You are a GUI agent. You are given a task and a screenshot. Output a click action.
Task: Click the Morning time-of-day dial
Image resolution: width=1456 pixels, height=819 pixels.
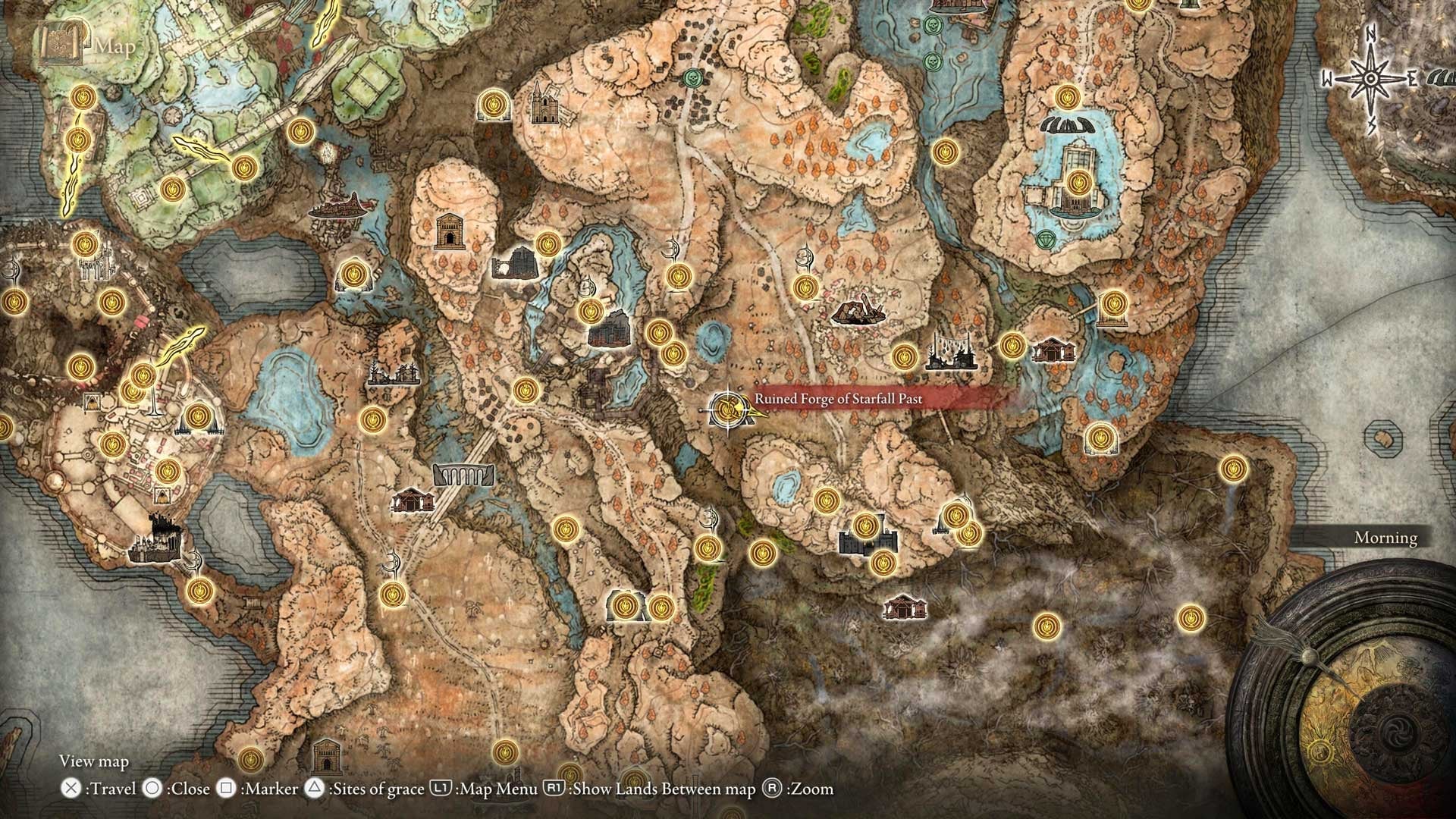click(1385, 538)
